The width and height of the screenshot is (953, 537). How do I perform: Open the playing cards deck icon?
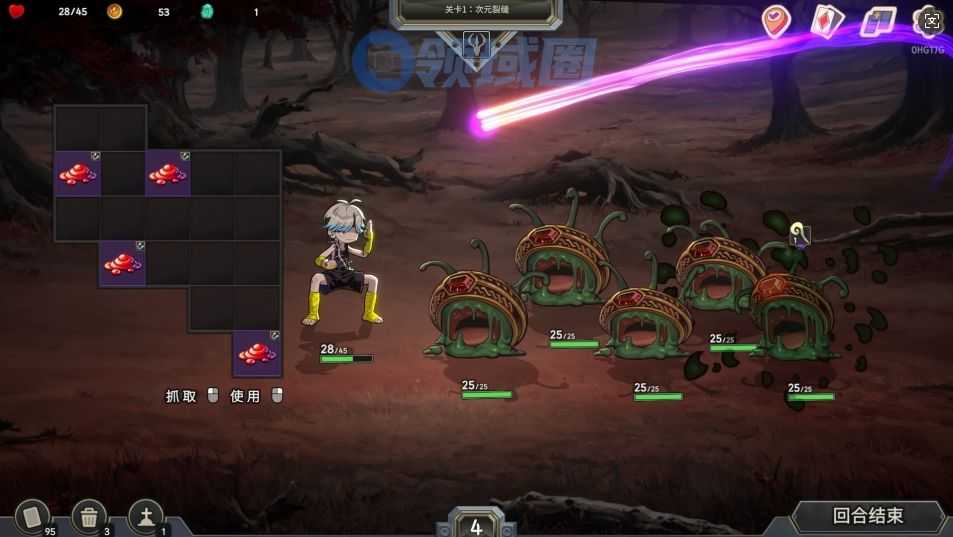(826, 21)
